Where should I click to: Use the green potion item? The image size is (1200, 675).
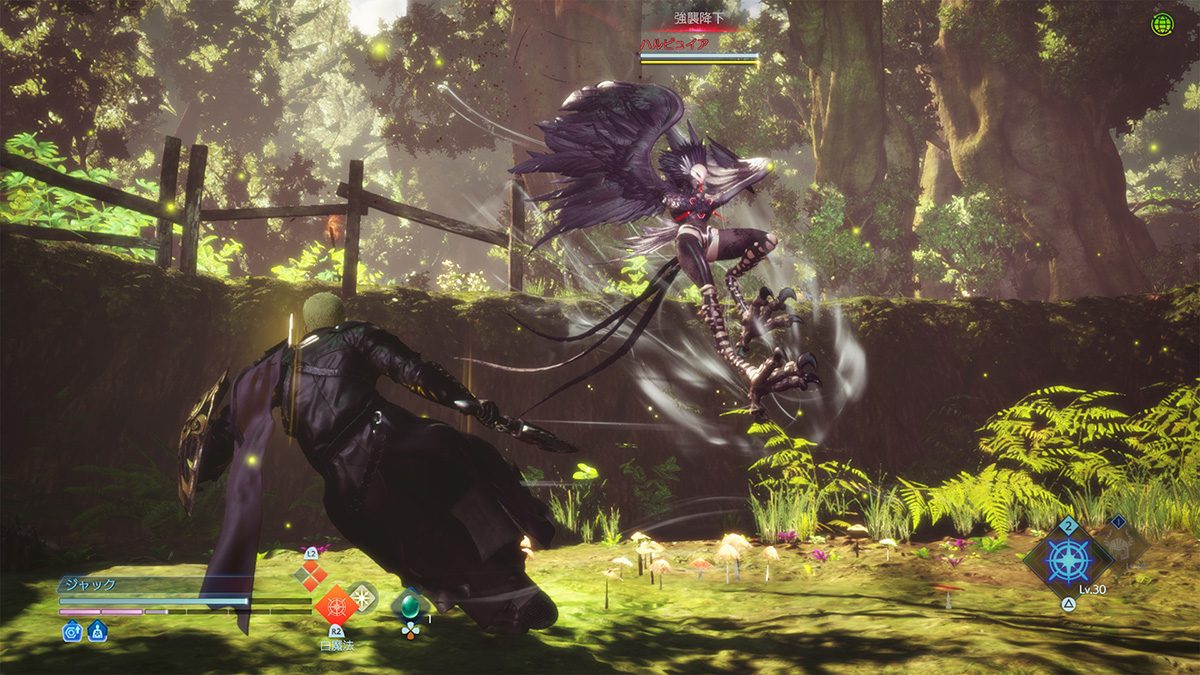(x=408, y=606)
